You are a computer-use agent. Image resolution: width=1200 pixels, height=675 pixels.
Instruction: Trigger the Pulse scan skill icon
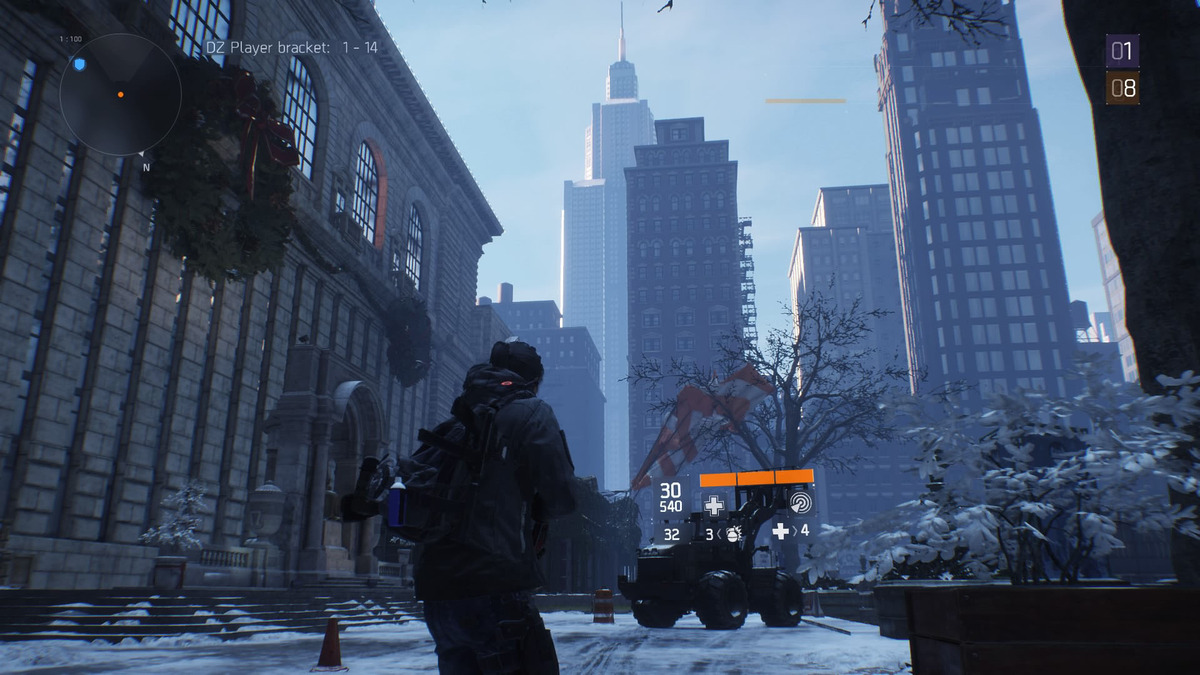(799, 503)
